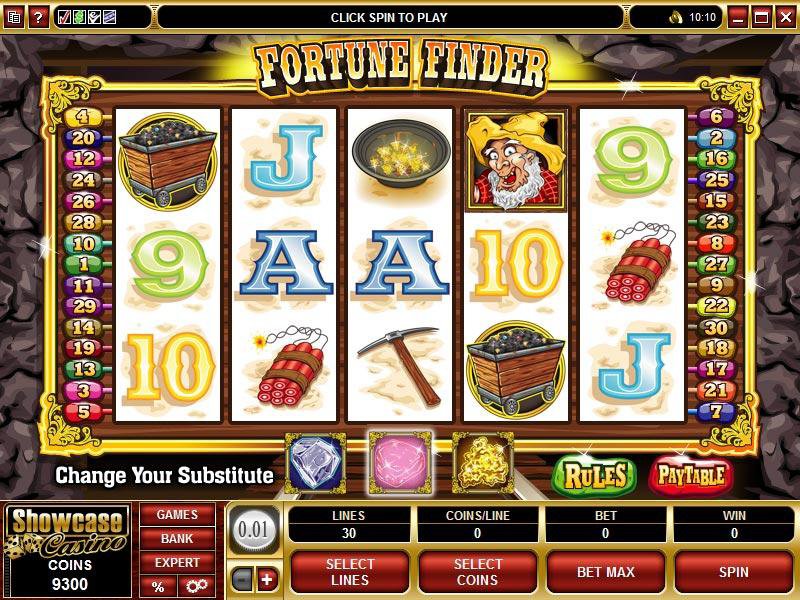Screen dimensions: 800x600
Task: Choose the pink gem substitute
Action: [399, 461]
